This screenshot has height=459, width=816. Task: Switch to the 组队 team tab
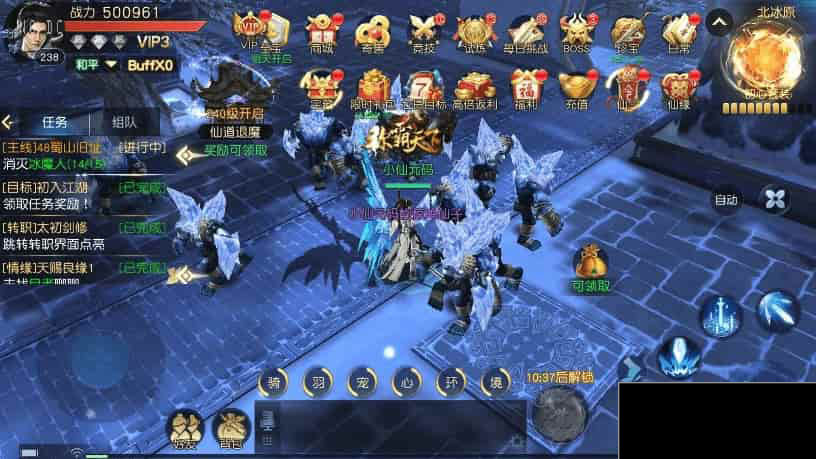(125, 122)
